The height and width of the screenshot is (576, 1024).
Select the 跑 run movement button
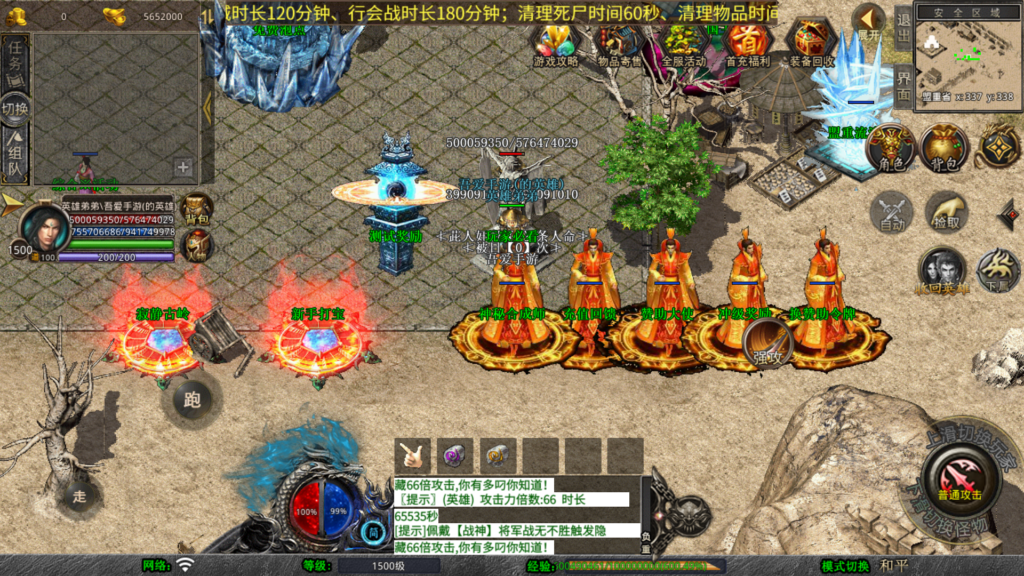tap(192, 401)
